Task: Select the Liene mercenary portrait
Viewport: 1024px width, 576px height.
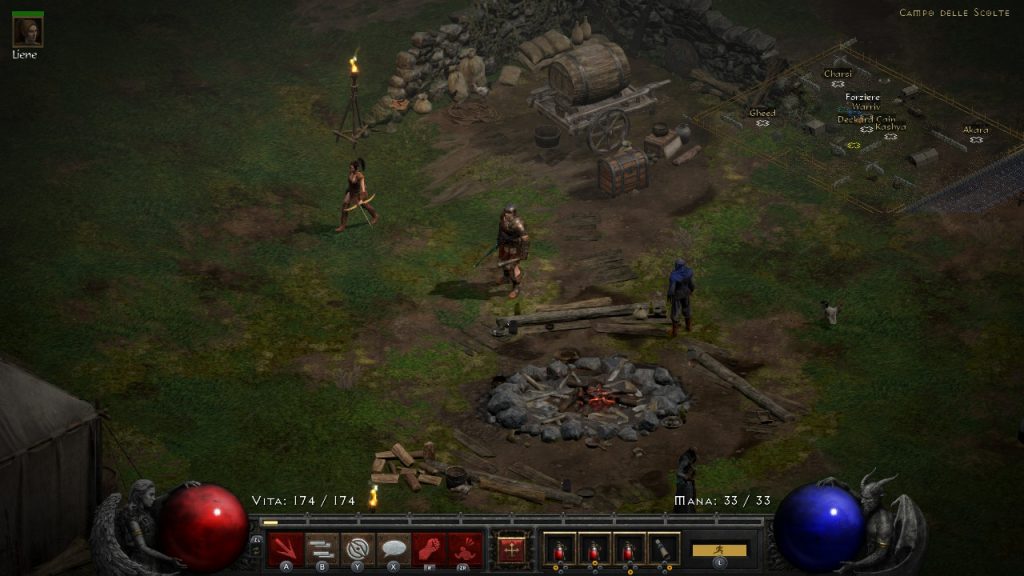Action: pos(27,30)
